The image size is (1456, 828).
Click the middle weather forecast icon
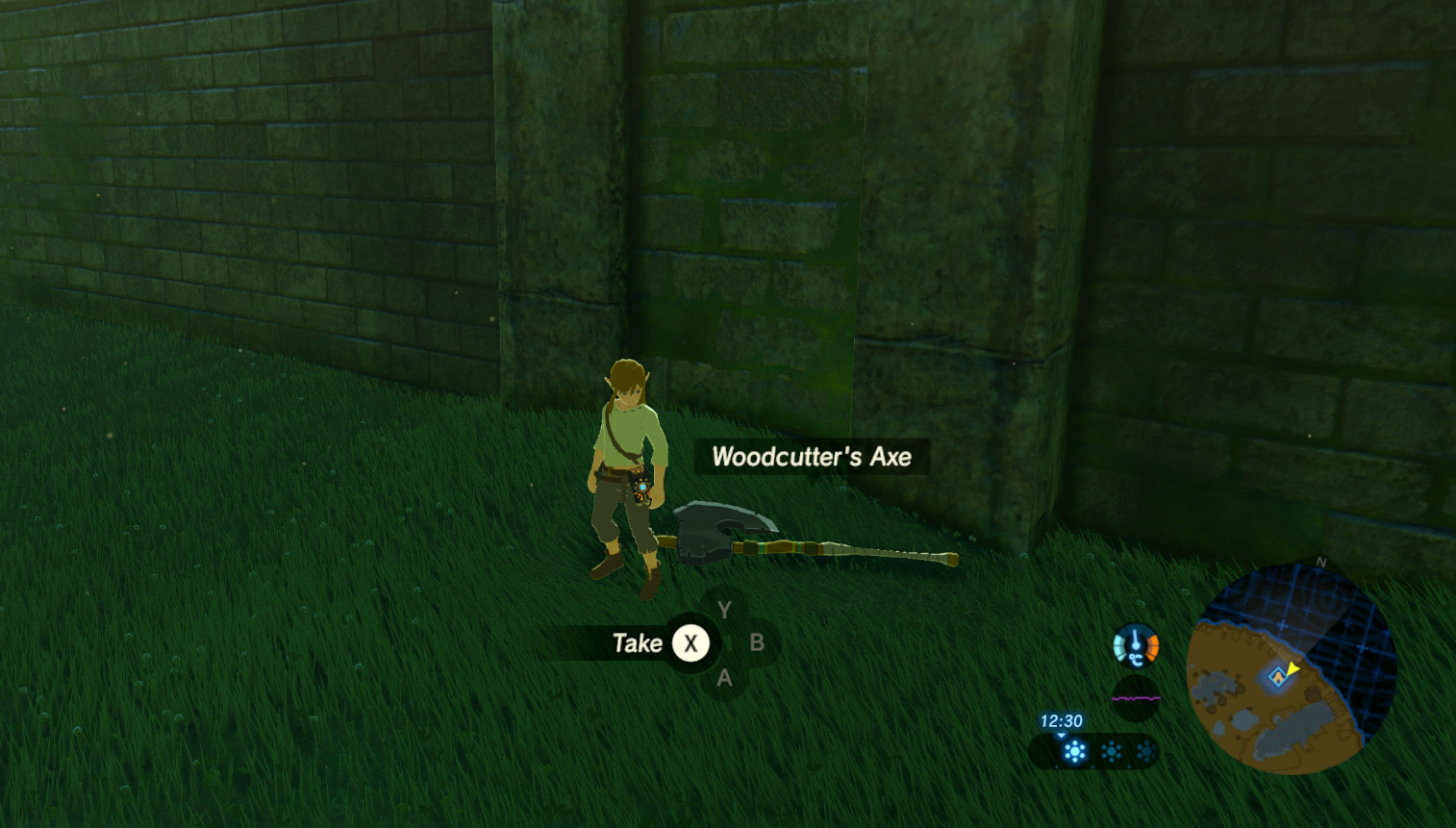(x=1111, y=751)
